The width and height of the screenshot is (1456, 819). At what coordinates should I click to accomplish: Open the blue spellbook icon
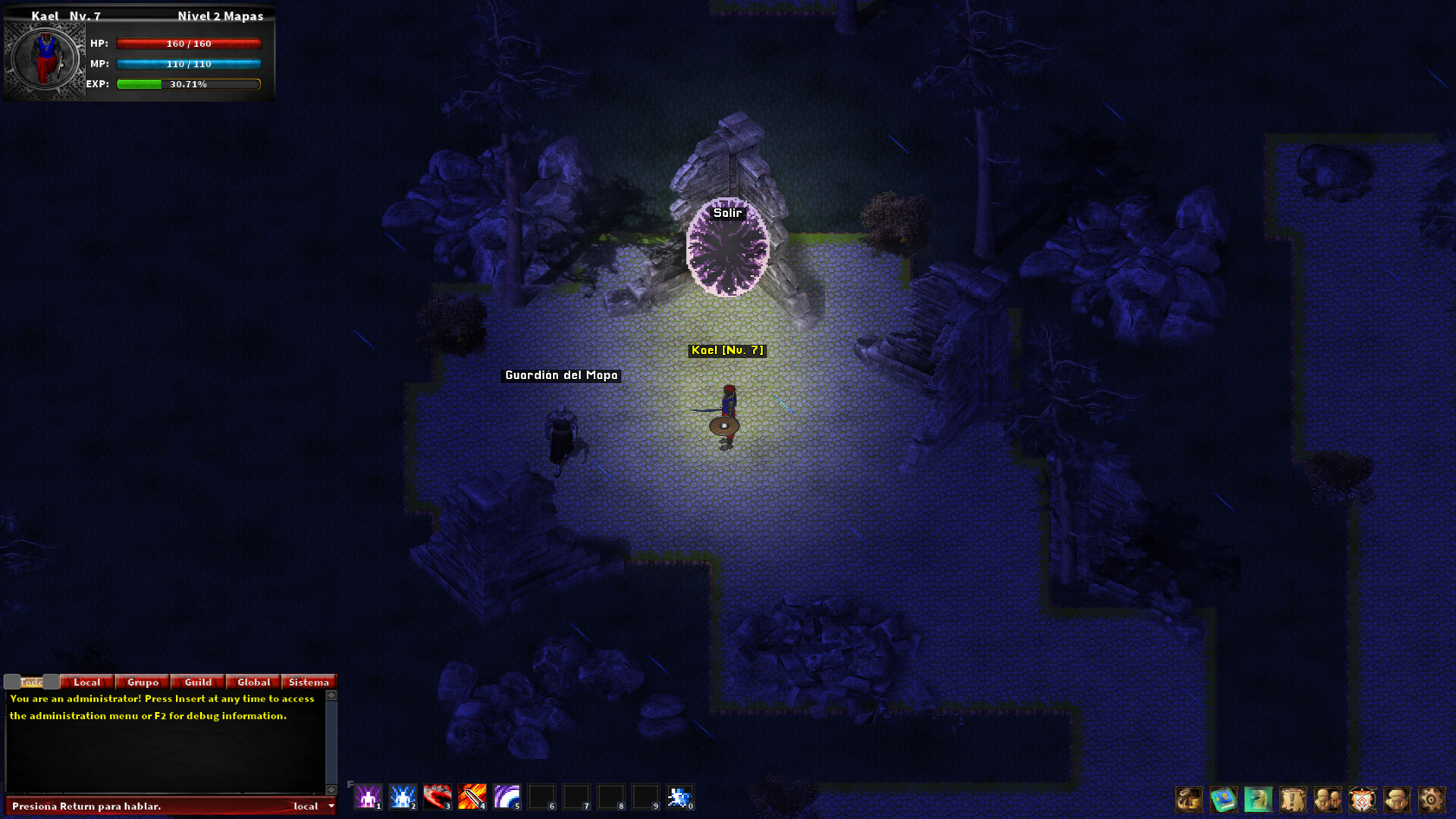[1222, 798]
